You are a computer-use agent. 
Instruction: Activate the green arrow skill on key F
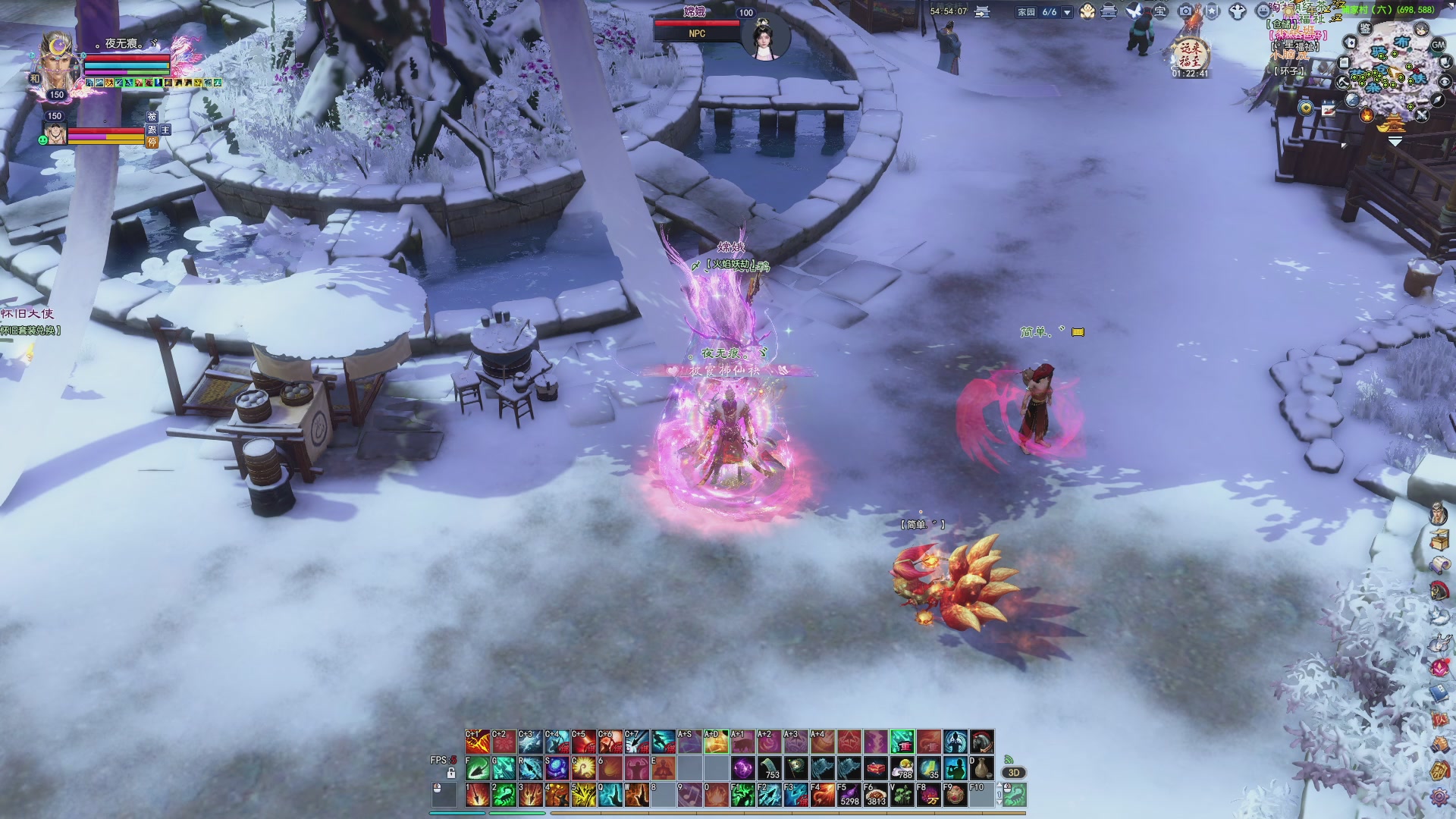[x=477, y=769]
